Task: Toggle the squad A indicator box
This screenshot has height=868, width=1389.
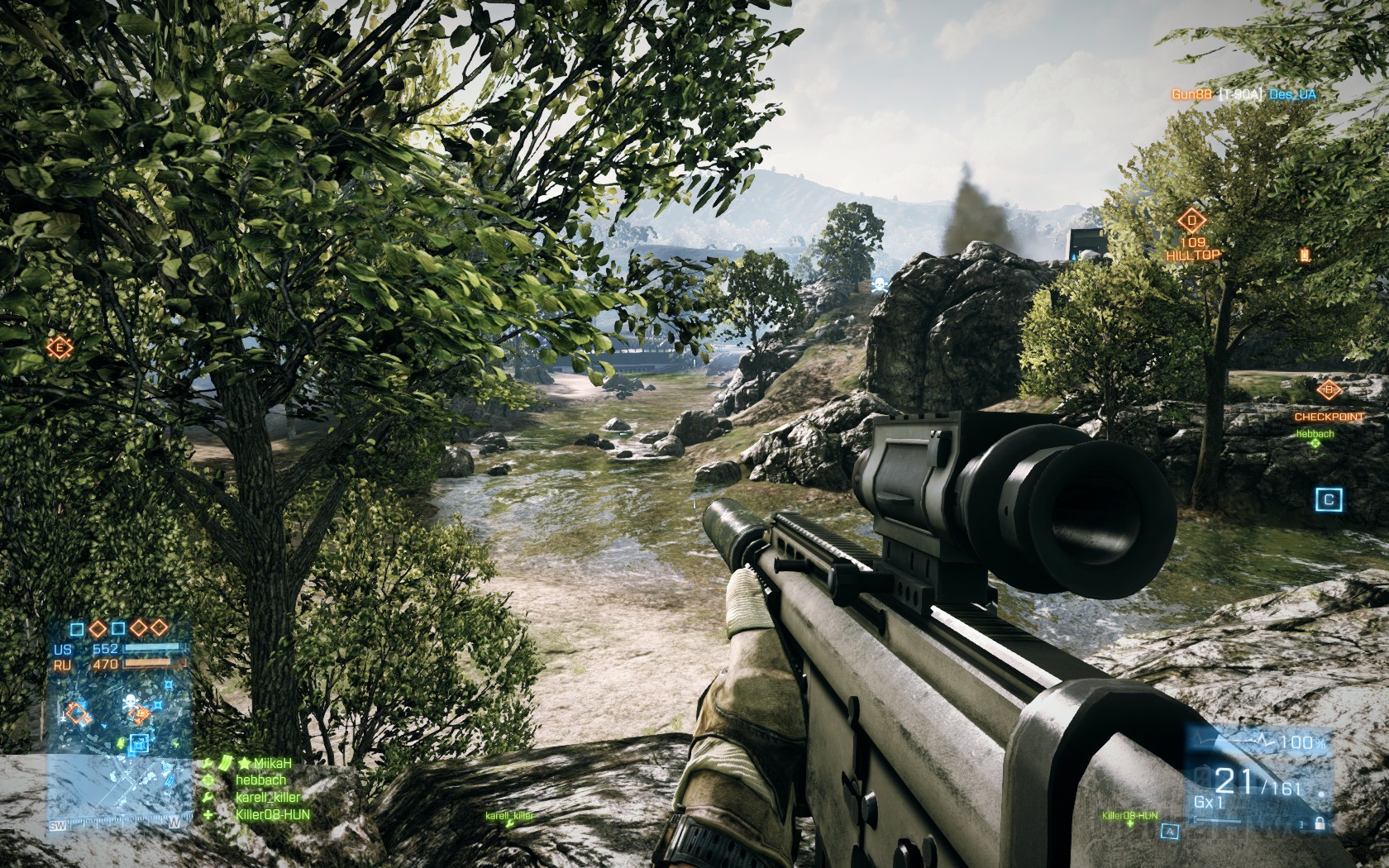Action: (x=1171, y=832)
